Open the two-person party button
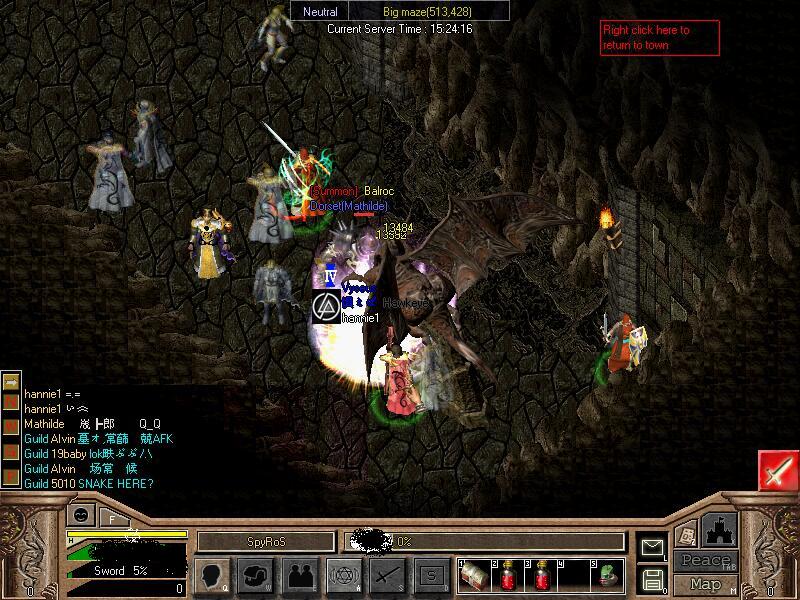 tap(299, 575)
